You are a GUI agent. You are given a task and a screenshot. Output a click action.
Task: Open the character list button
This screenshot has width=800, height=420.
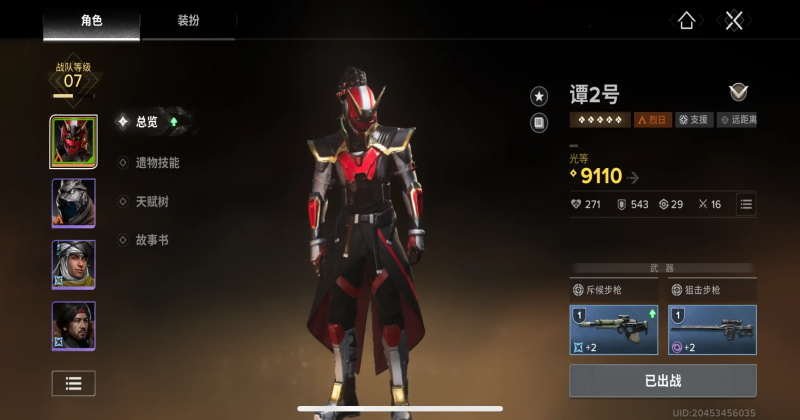(74, 382)
